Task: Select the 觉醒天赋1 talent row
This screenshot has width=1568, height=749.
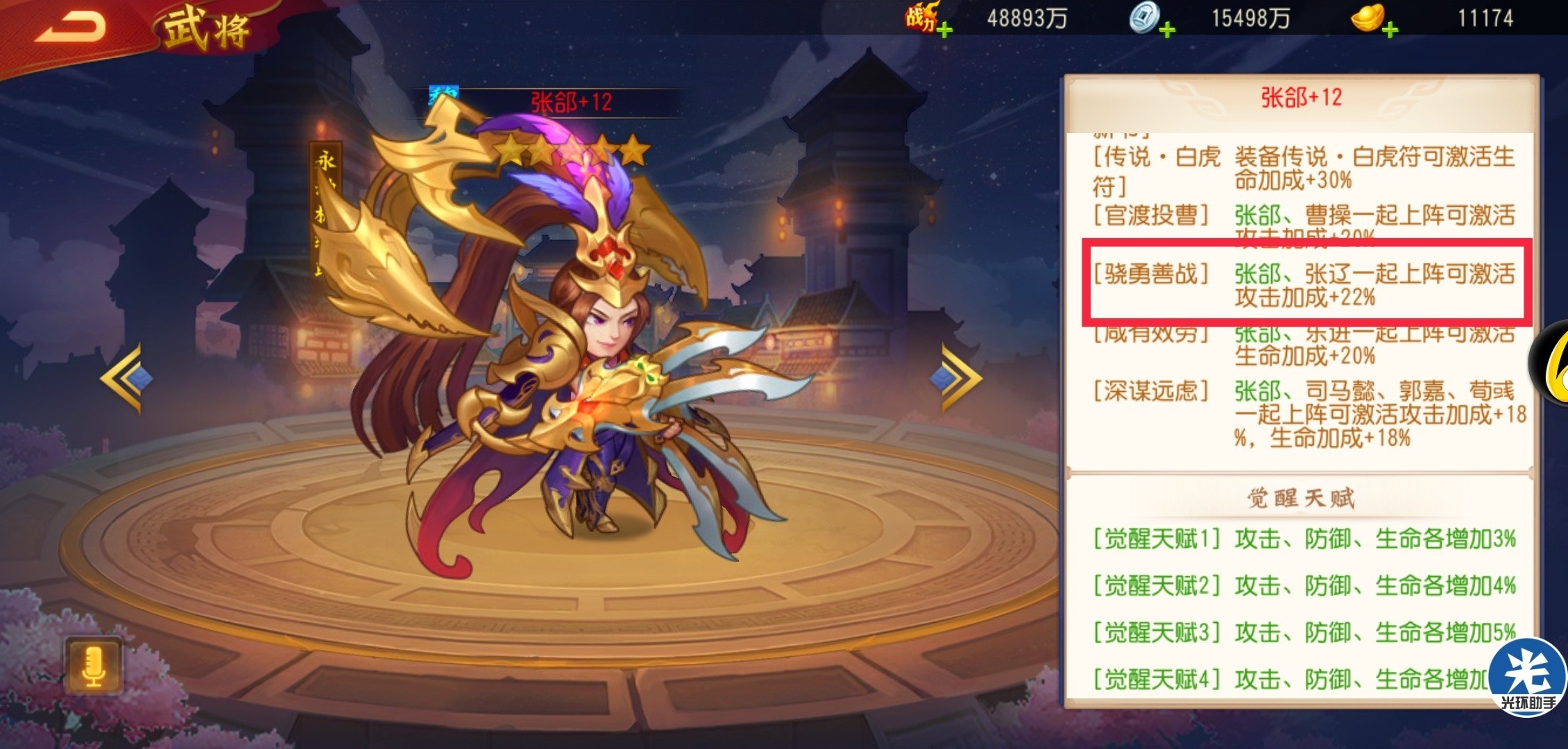Action: 1304,539
